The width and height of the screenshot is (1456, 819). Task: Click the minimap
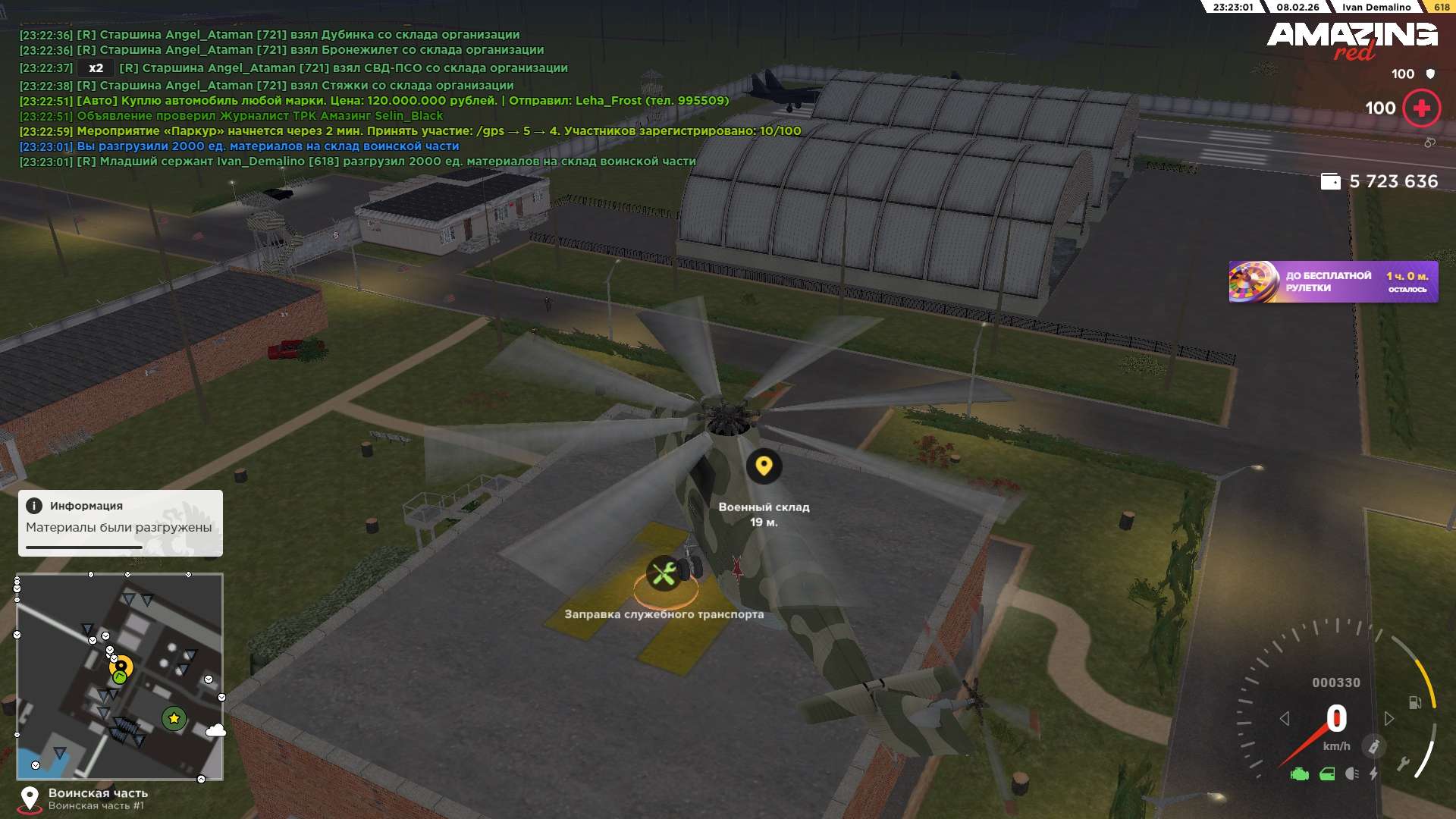[120, 676]
